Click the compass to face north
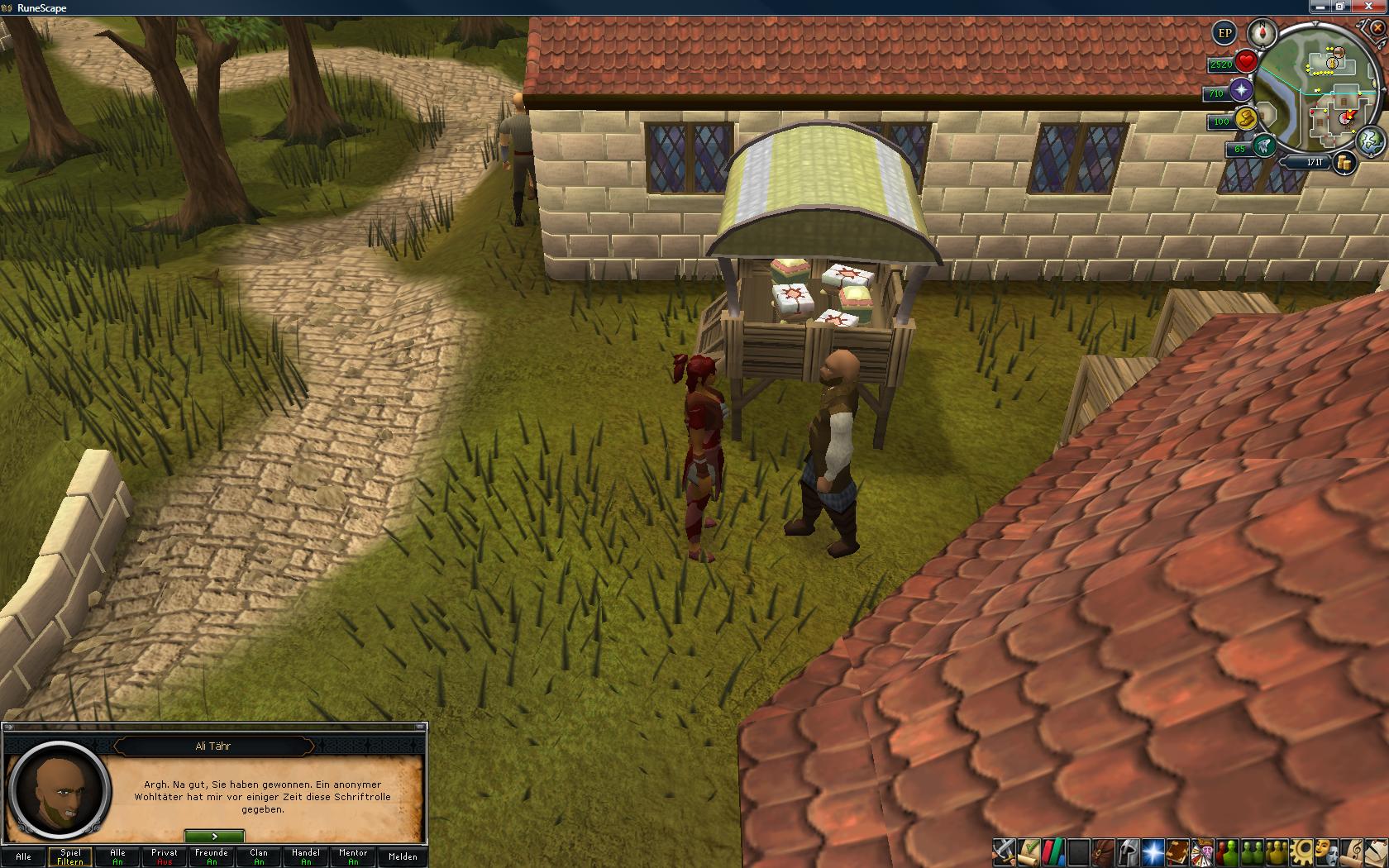 pos(1263,33)
